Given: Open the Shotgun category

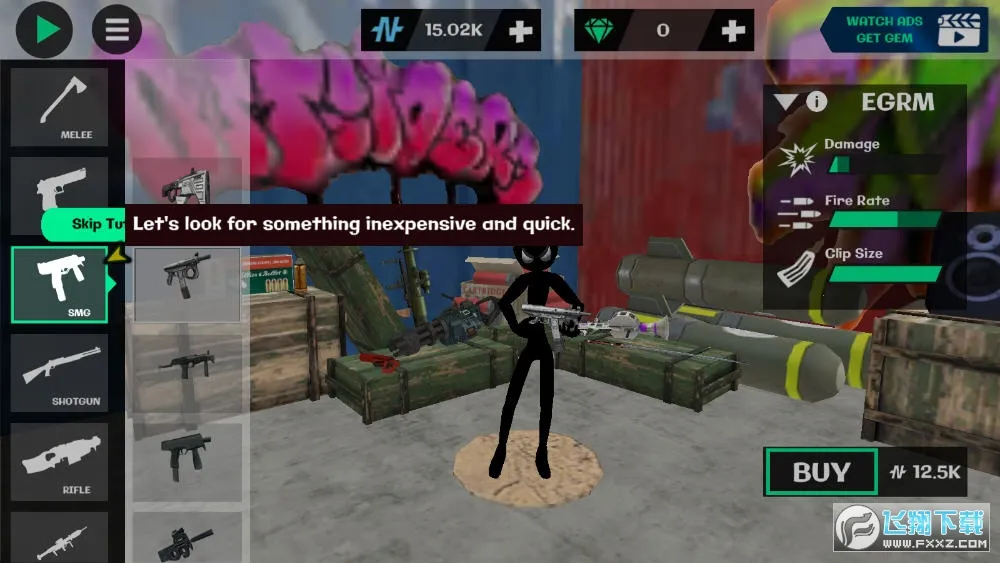Looking at the screenshot, I should coord(59,373).
